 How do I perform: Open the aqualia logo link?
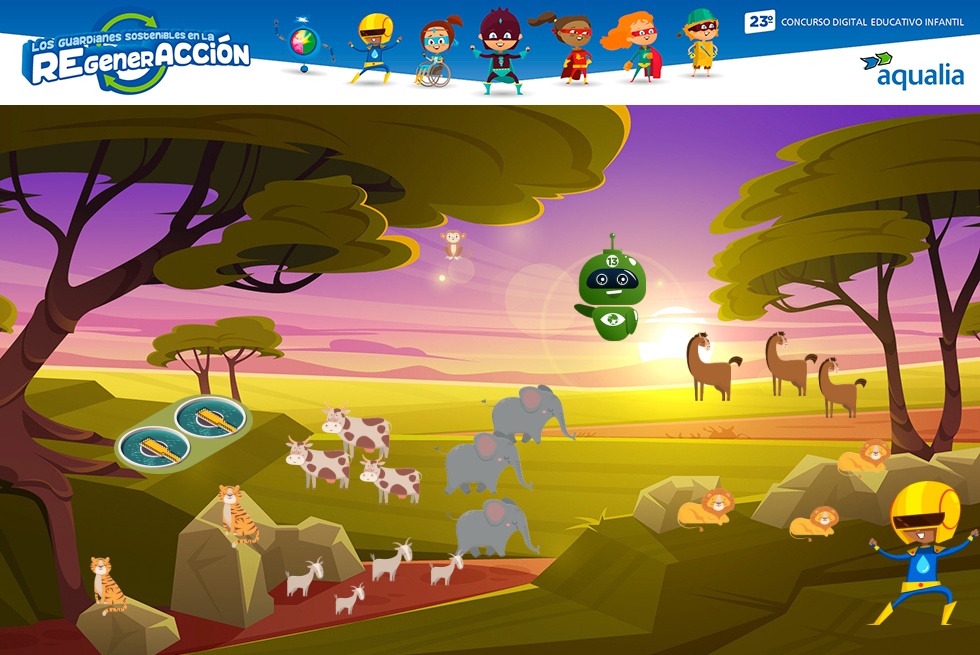(912, 70)
